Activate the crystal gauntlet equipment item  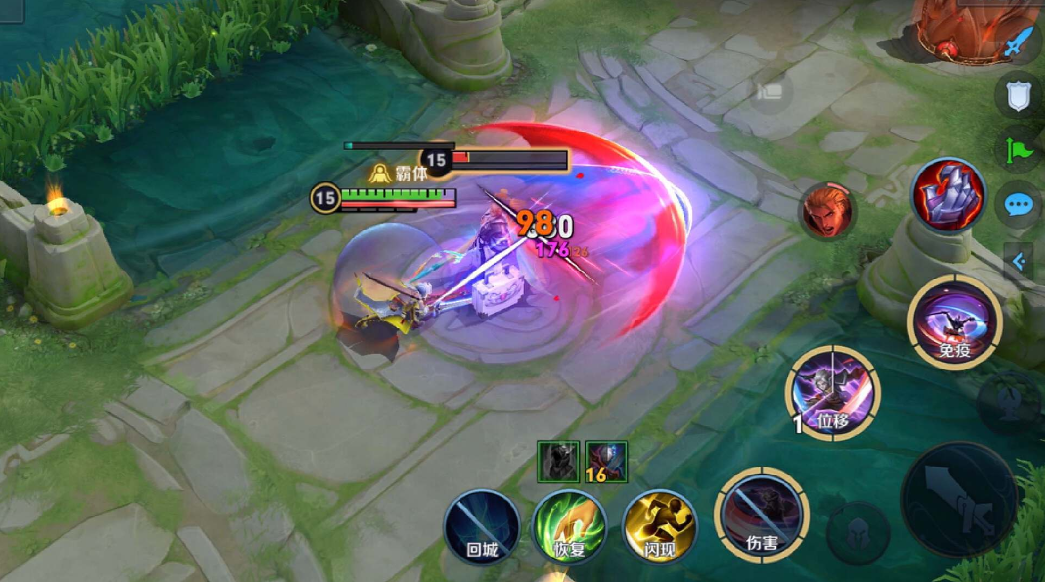pyautogui.click(x=947, y=195)
